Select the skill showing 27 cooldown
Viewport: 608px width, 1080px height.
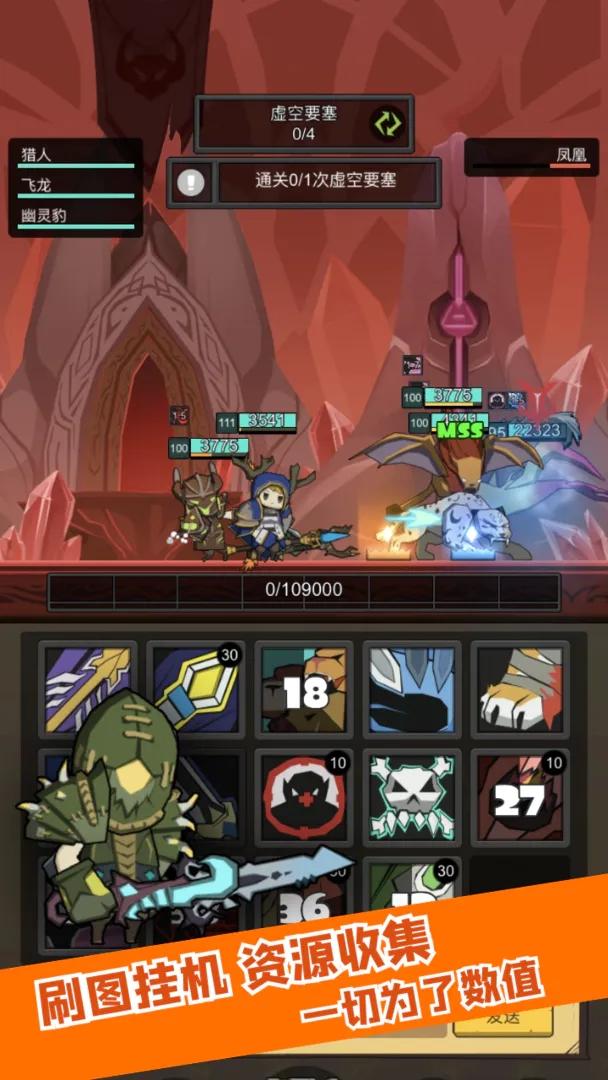coord(520,797)
